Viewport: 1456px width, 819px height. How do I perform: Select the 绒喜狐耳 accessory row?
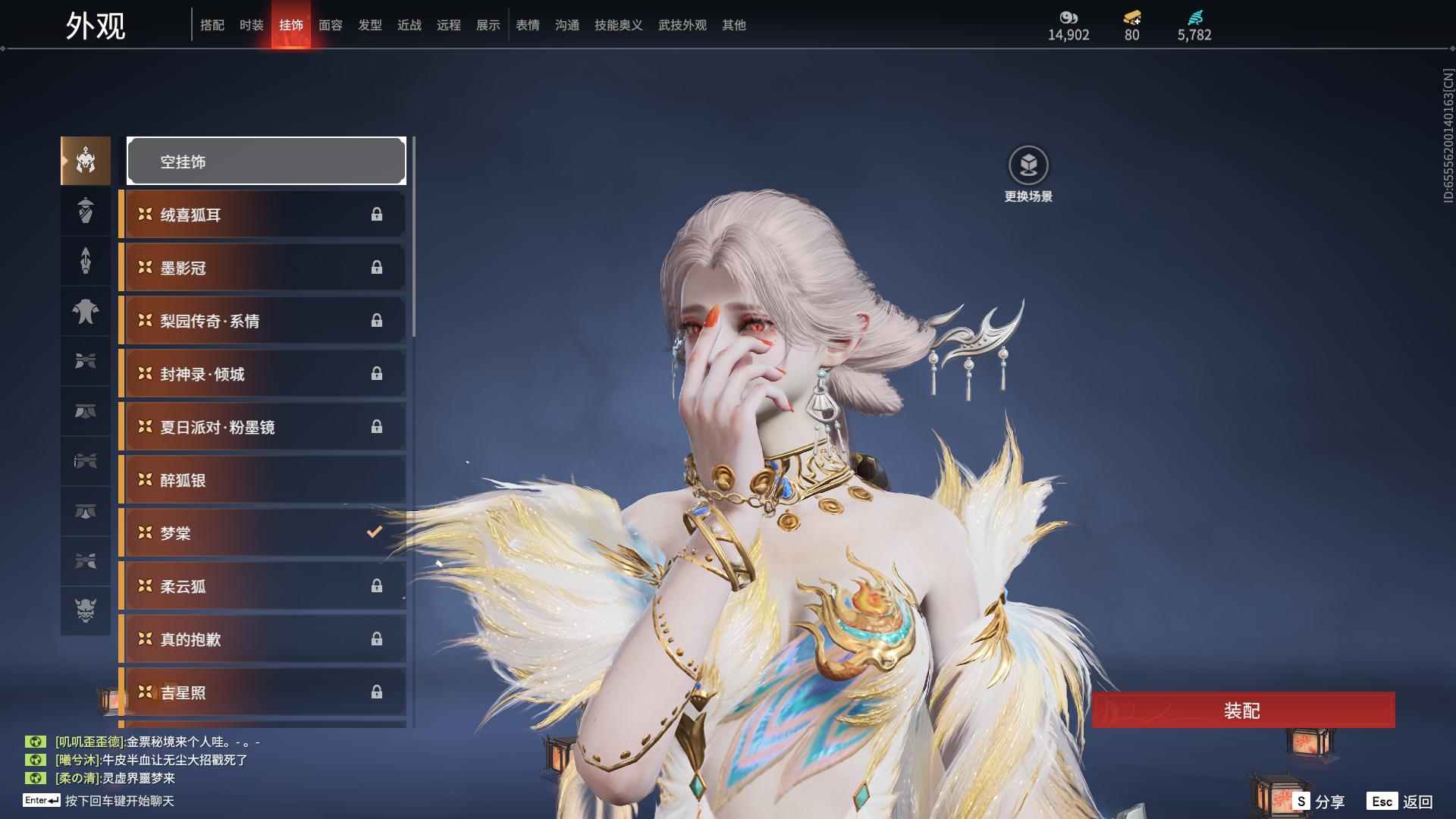262,215
